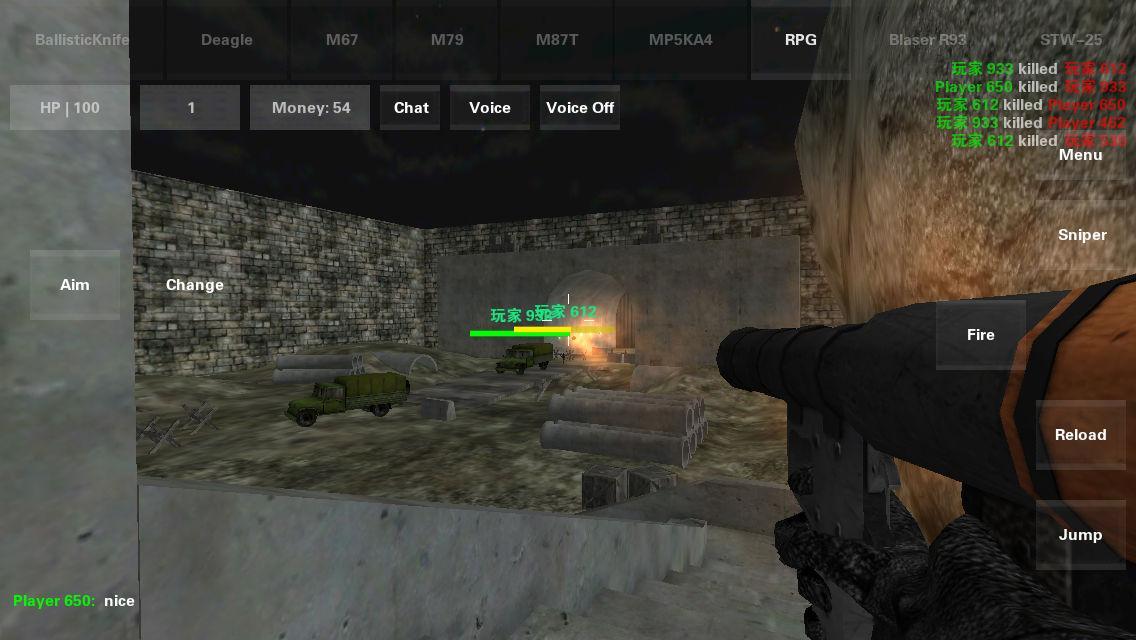Reload the RPG

1080,435
